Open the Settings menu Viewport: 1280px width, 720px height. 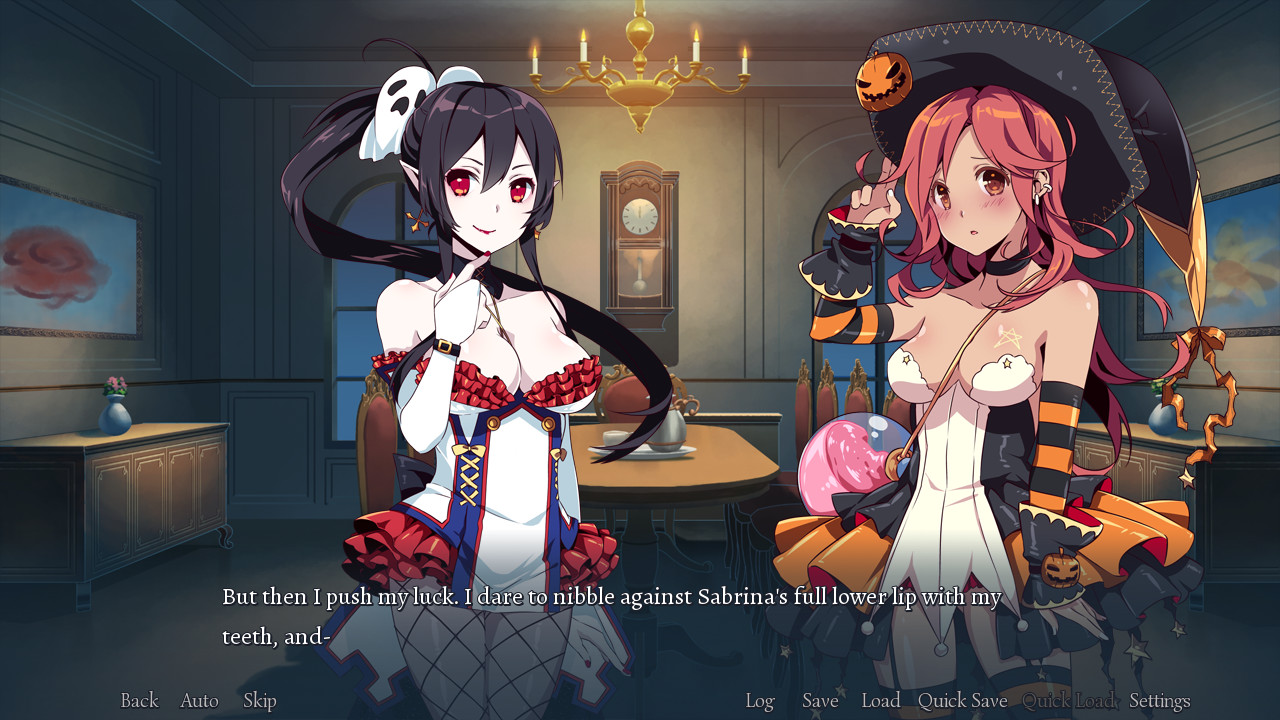tap(1158, 701)
